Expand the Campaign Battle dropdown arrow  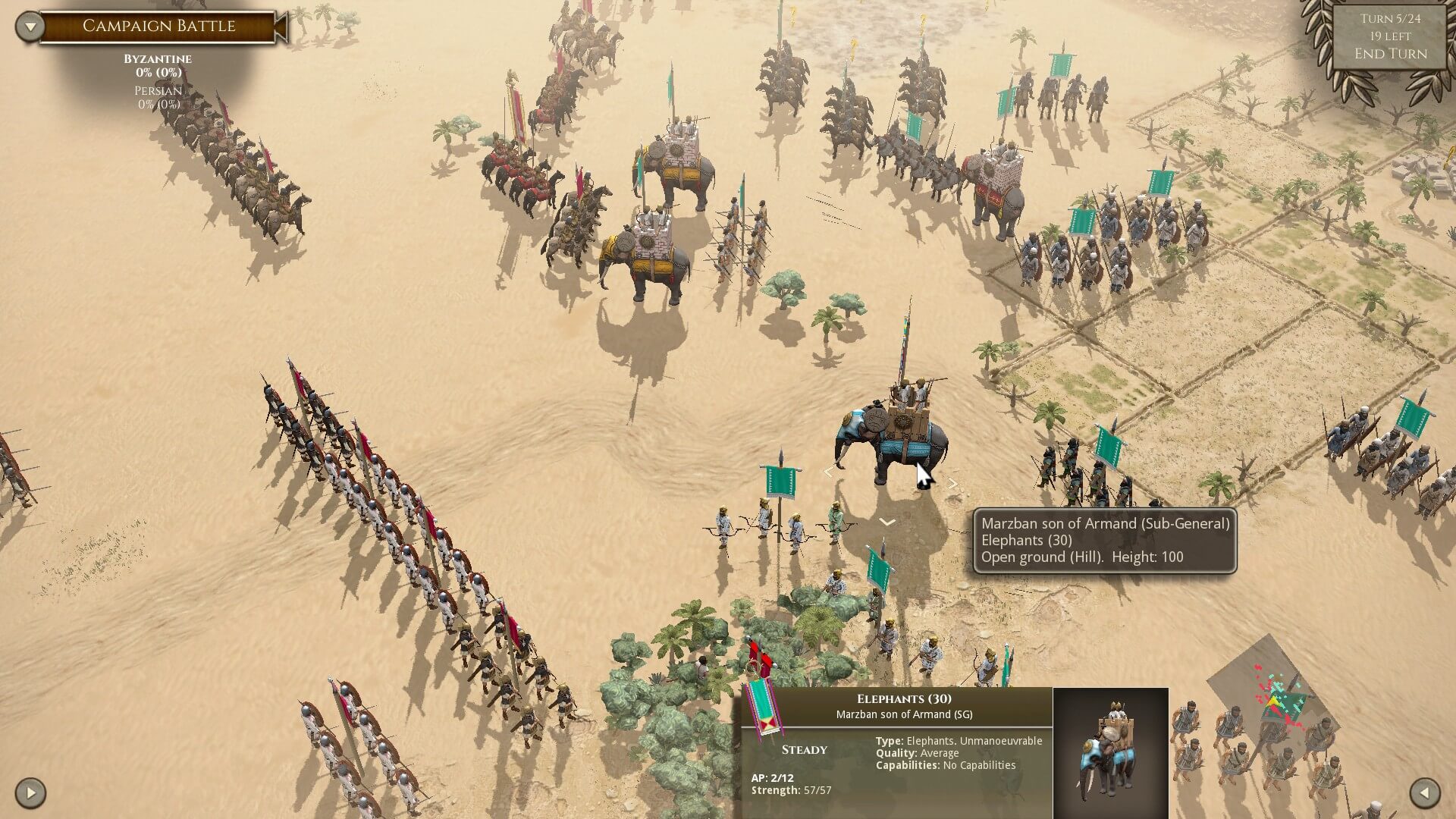point(30,27)
